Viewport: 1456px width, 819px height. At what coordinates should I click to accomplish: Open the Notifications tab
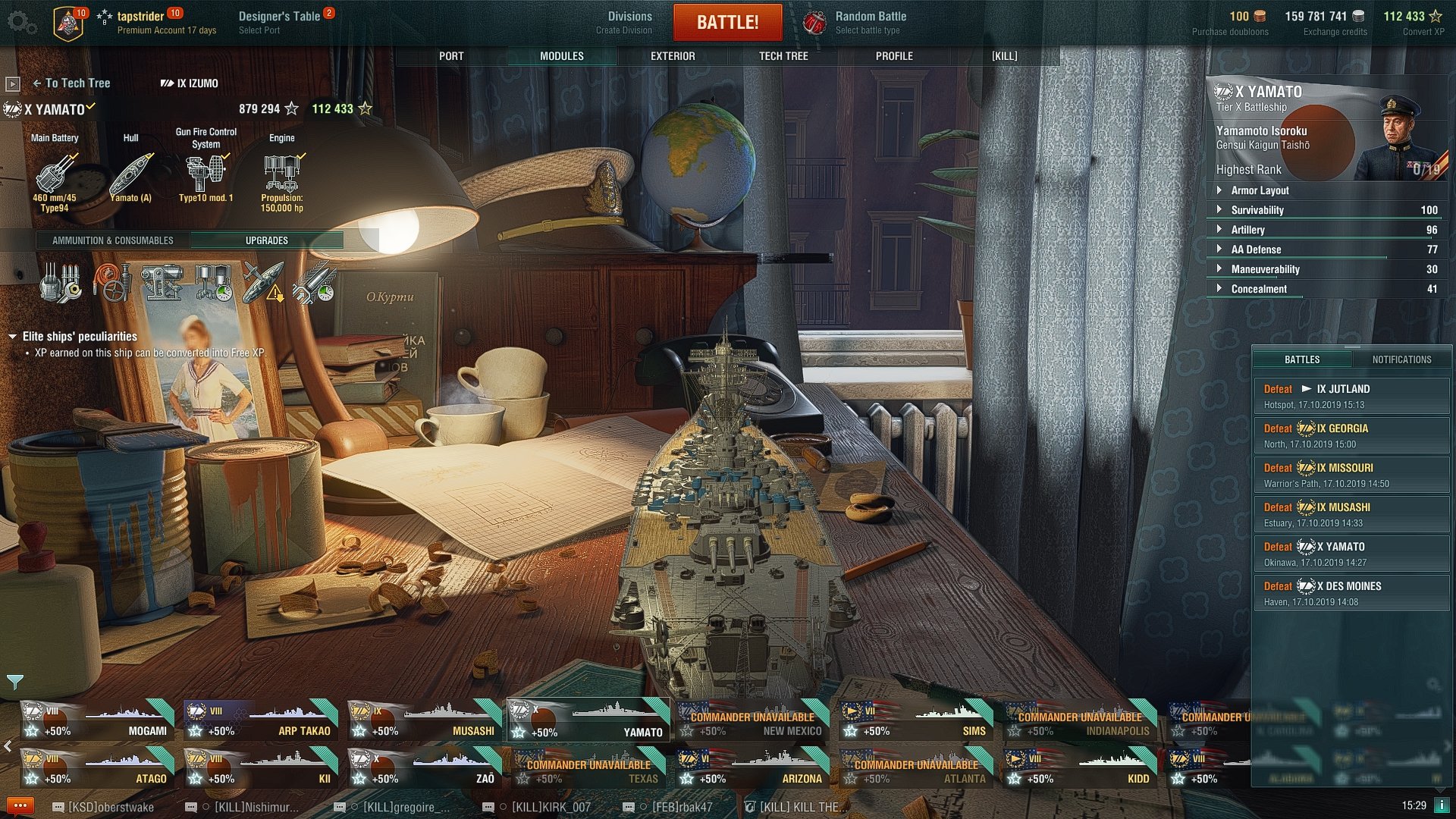(1401, 359)
